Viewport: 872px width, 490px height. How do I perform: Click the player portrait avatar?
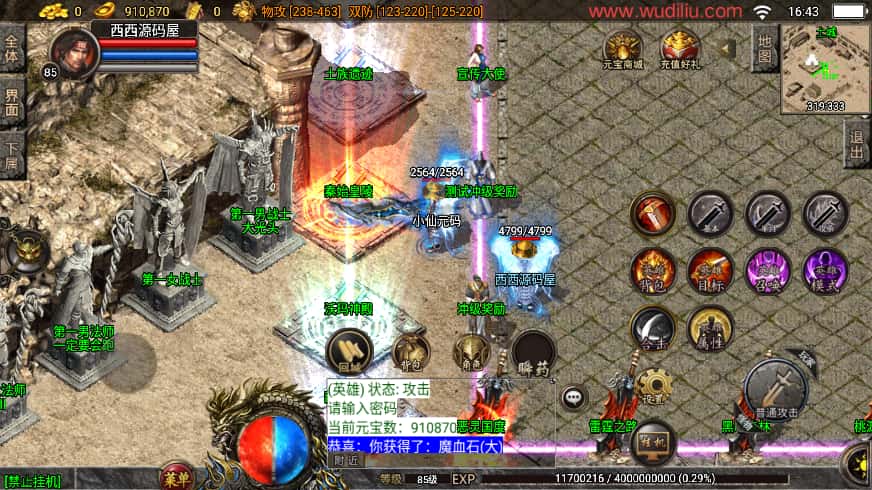click(x=74, y=50)
